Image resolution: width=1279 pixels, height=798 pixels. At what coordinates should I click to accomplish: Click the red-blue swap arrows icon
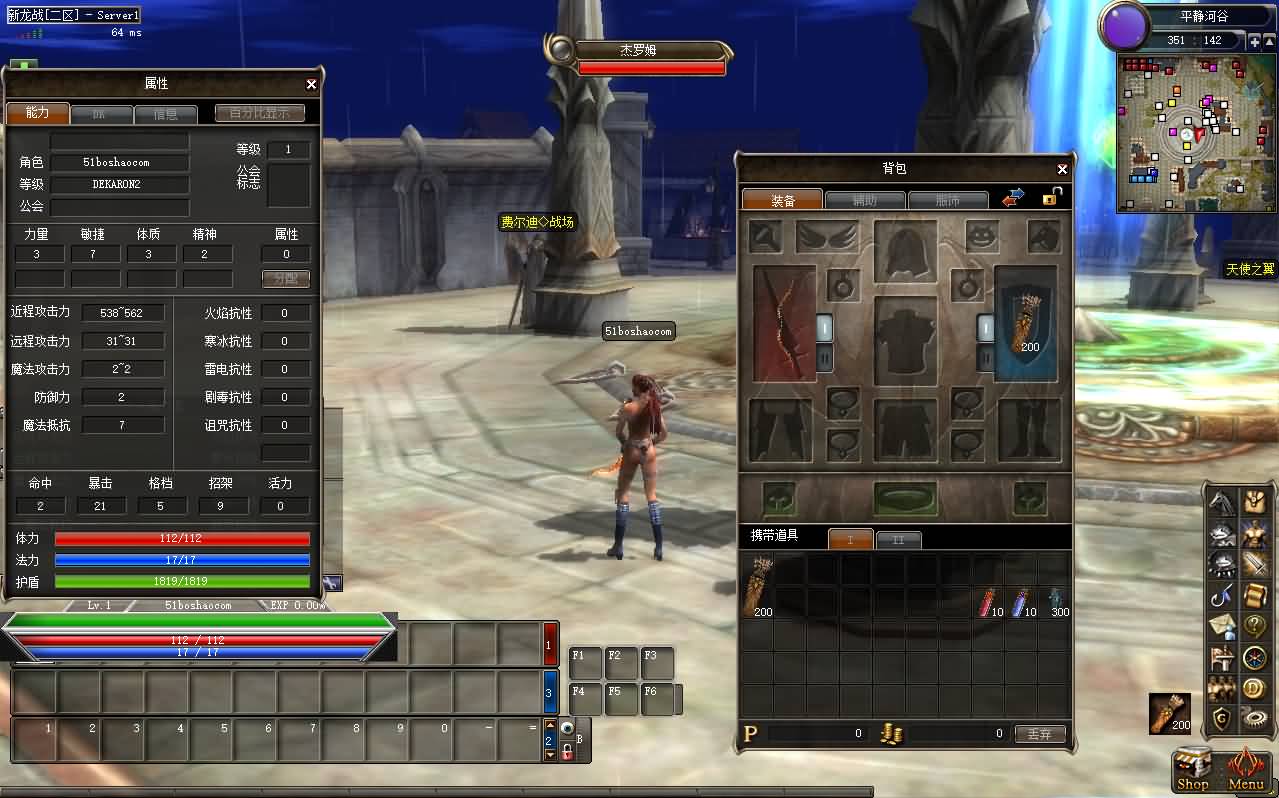pyautogui.click(x=1013, y=198)
